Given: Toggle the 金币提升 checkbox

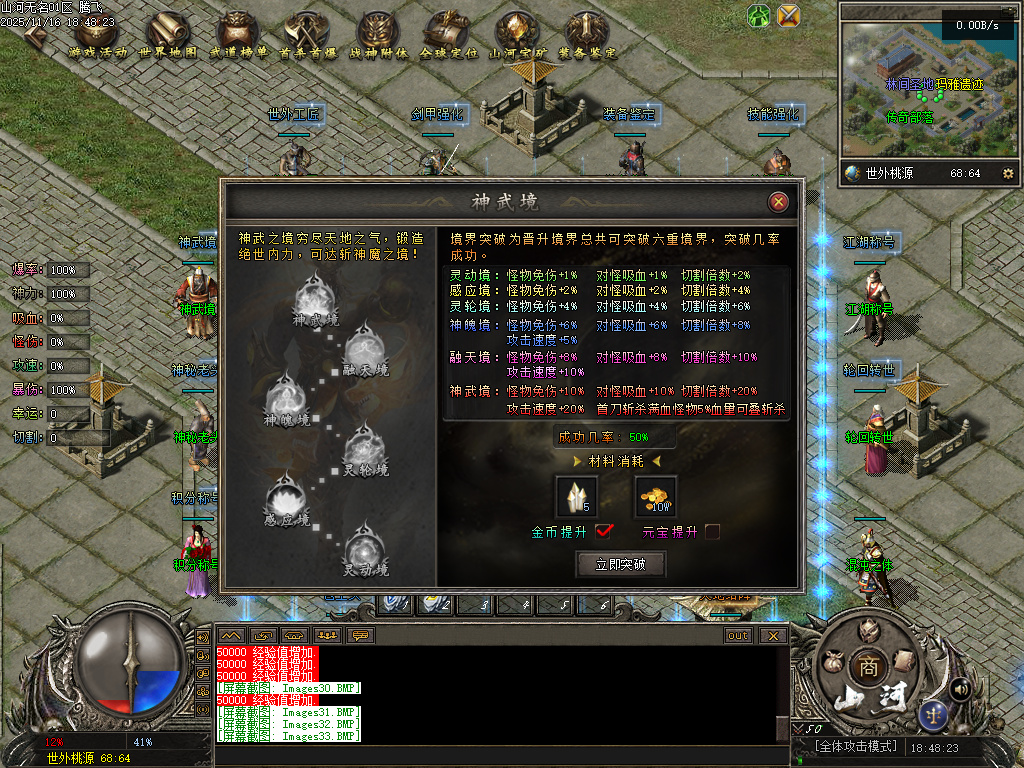Looking at the screenshot, I should pyautogui.click(x=604, y=531).
